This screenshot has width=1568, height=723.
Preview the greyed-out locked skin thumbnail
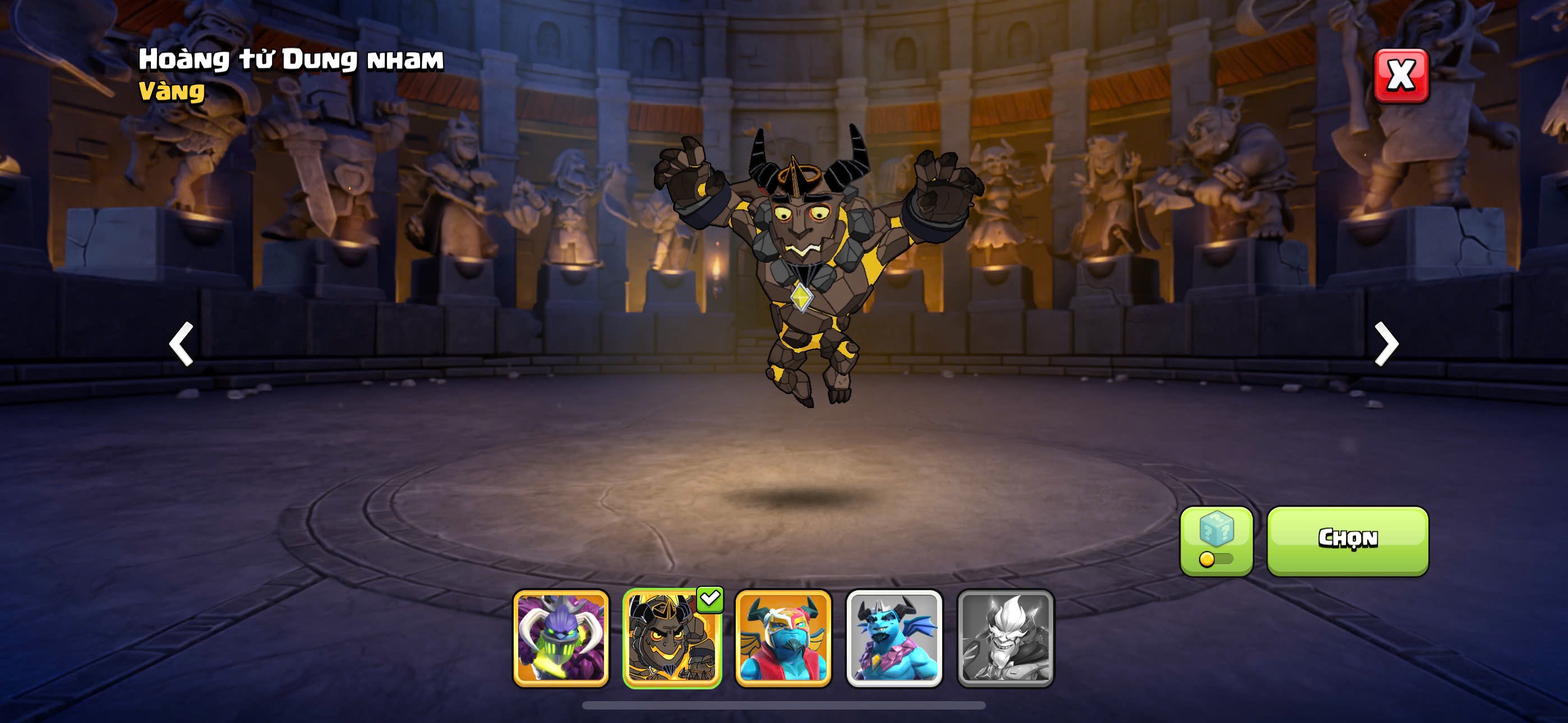click(x=1006, y=638)
